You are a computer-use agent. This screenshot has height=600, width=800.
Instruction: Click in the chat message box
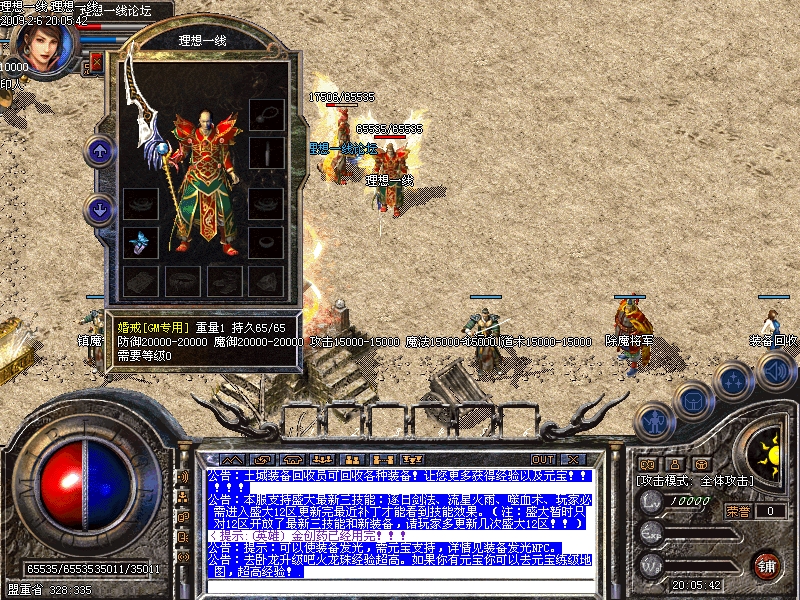[400, 521]
